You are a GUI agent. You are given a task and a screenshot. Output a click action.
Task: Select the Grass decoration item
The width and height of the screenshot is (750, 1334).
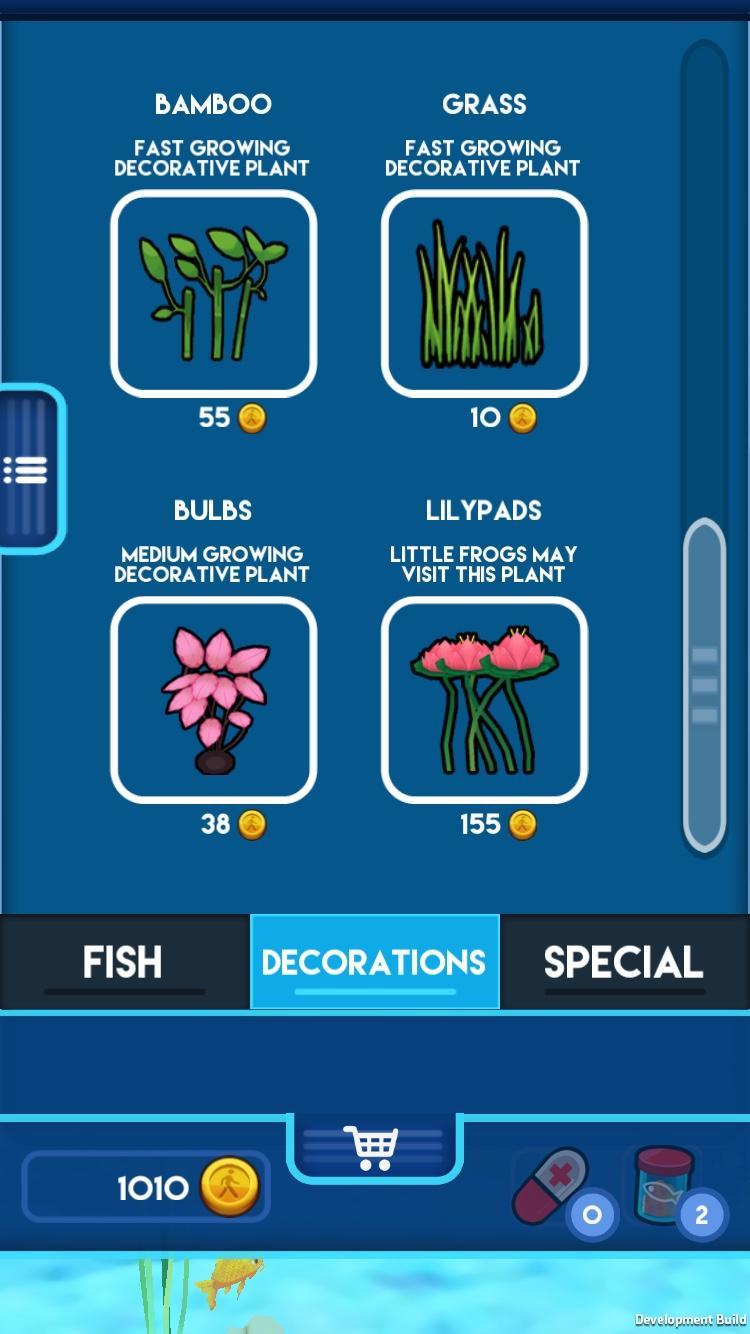pyautogui.click(x=484, y=293)
